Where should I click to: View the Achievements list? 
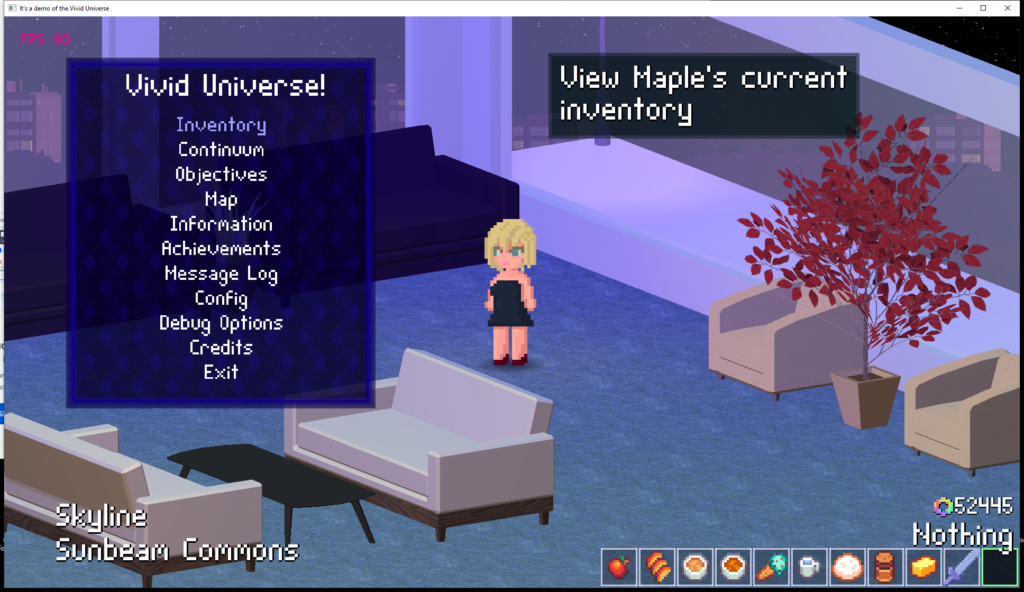[221, 248]
